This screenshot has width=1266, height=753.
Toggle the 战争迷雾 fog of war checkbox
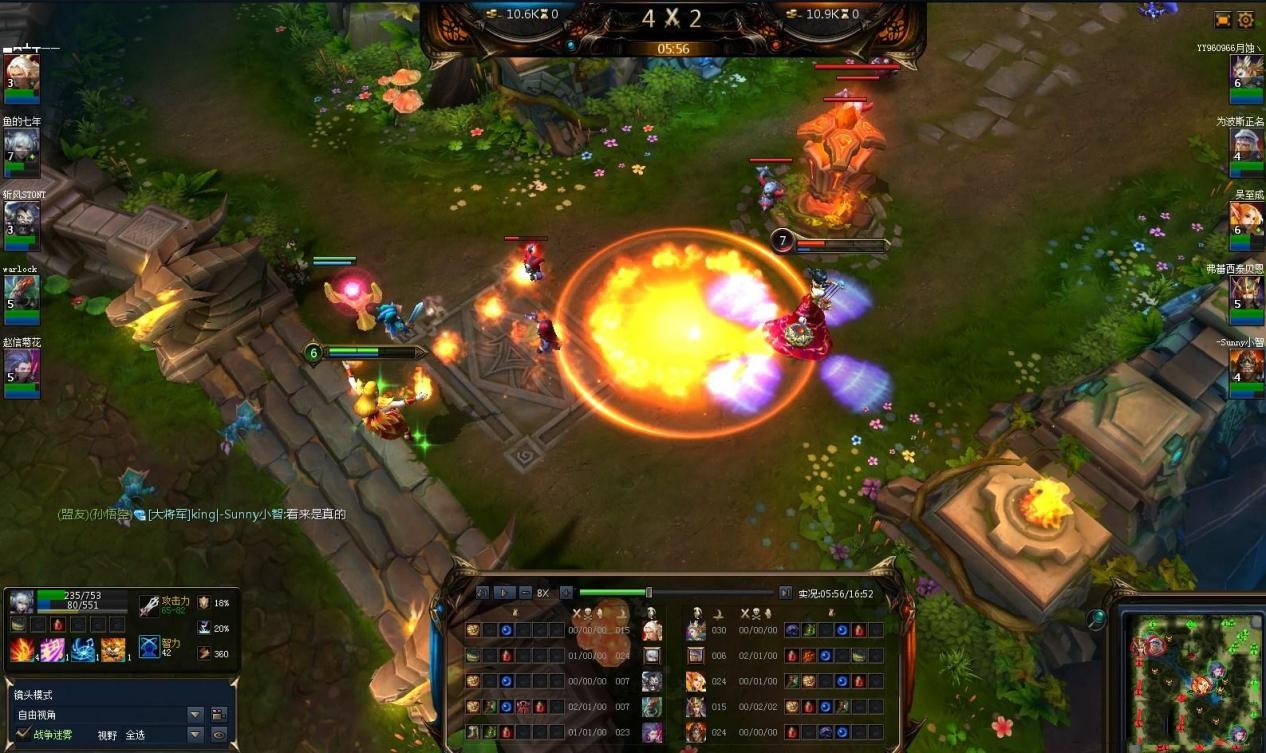click(x=23, y=734)
